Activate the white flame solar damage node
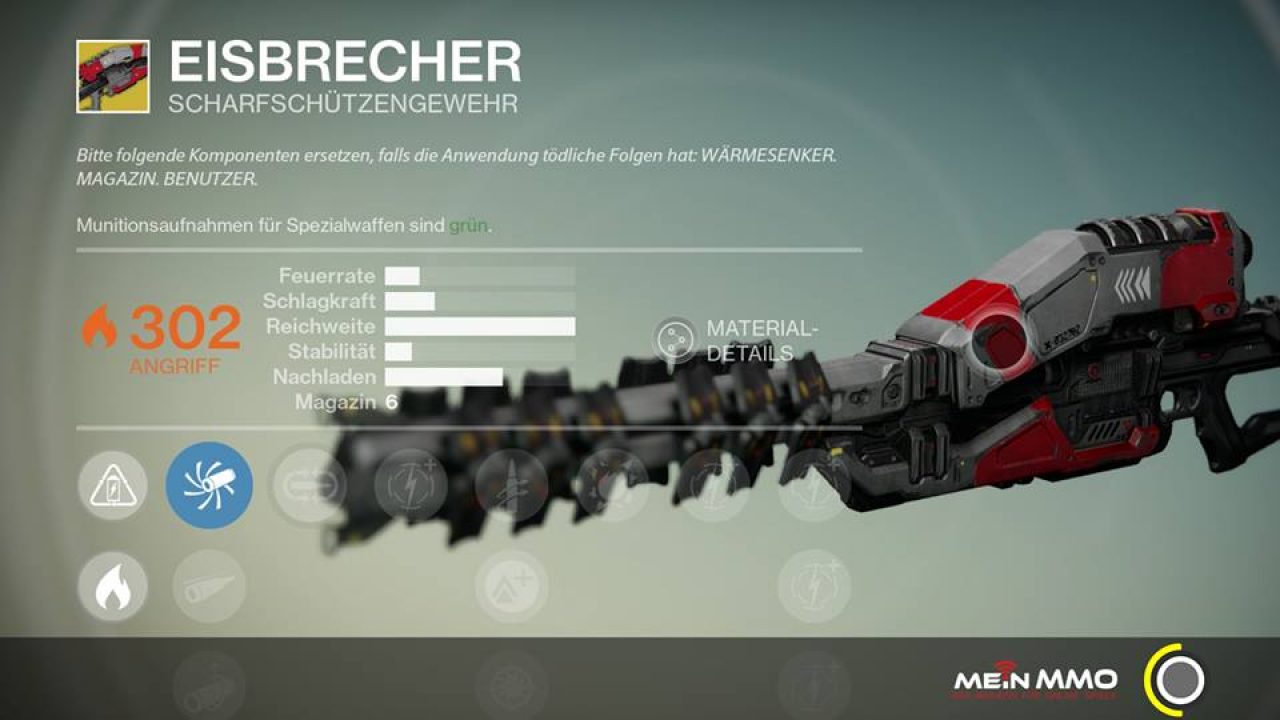 113,587
